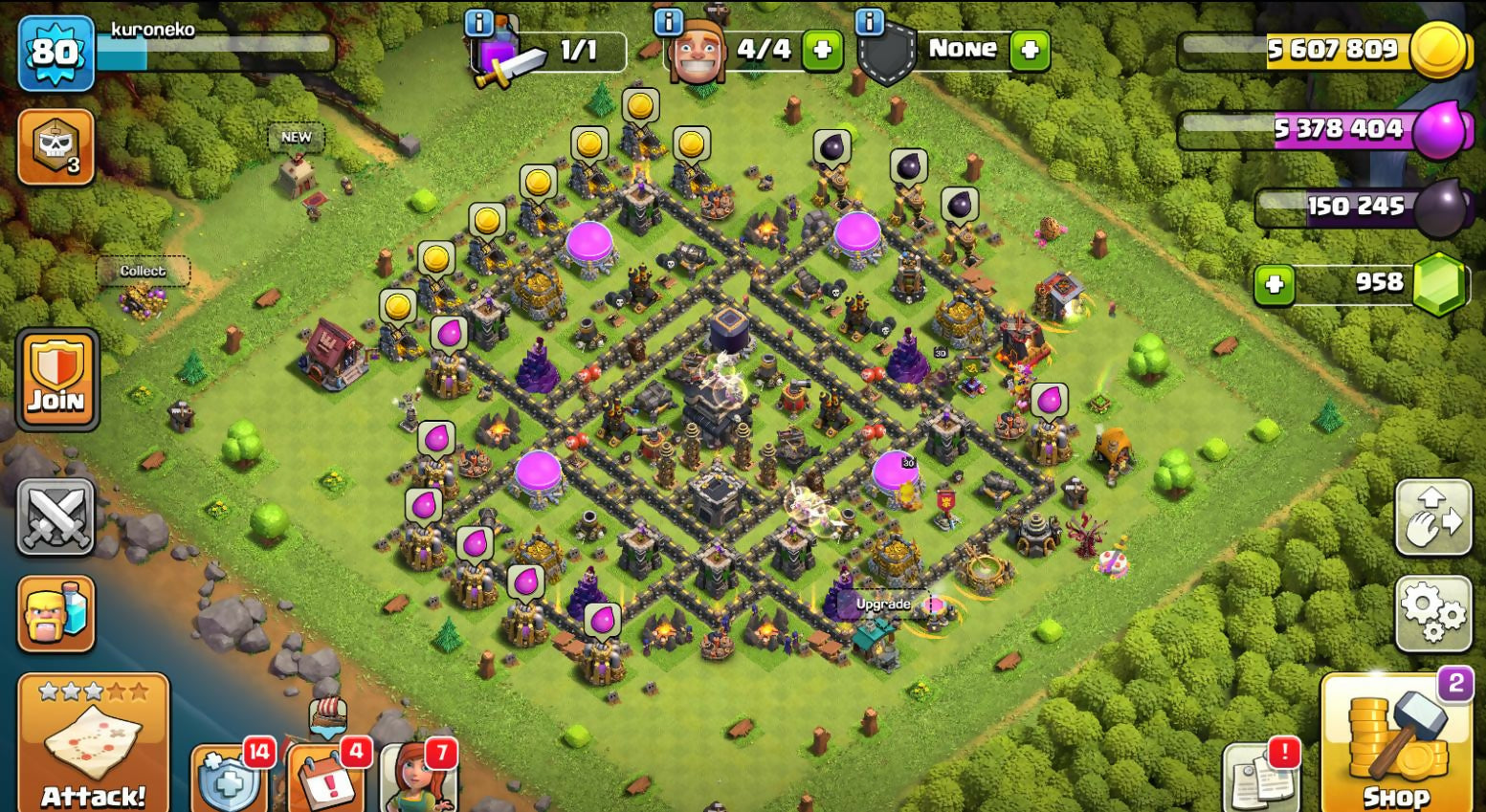Open the Attack! map button
Screen dimensions: 1486x812
coord(93,742)
